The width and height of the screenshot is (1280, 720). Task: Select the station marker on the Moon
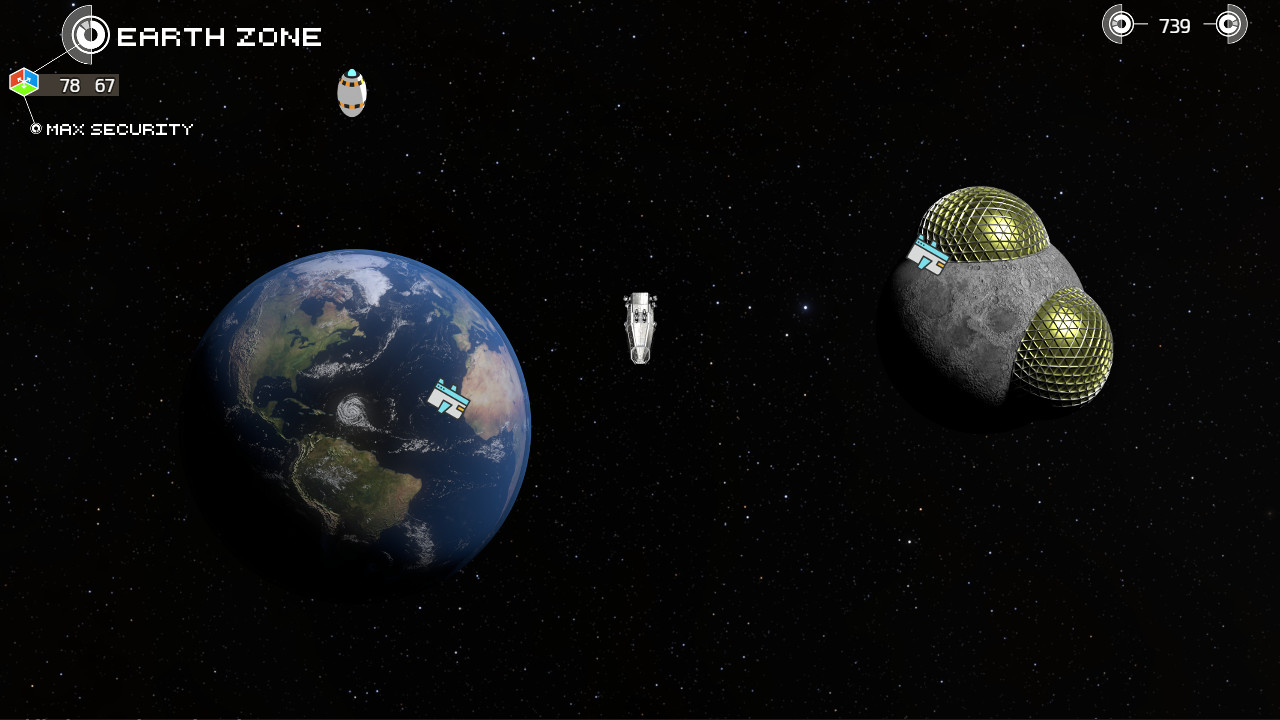tap(928, 255)
